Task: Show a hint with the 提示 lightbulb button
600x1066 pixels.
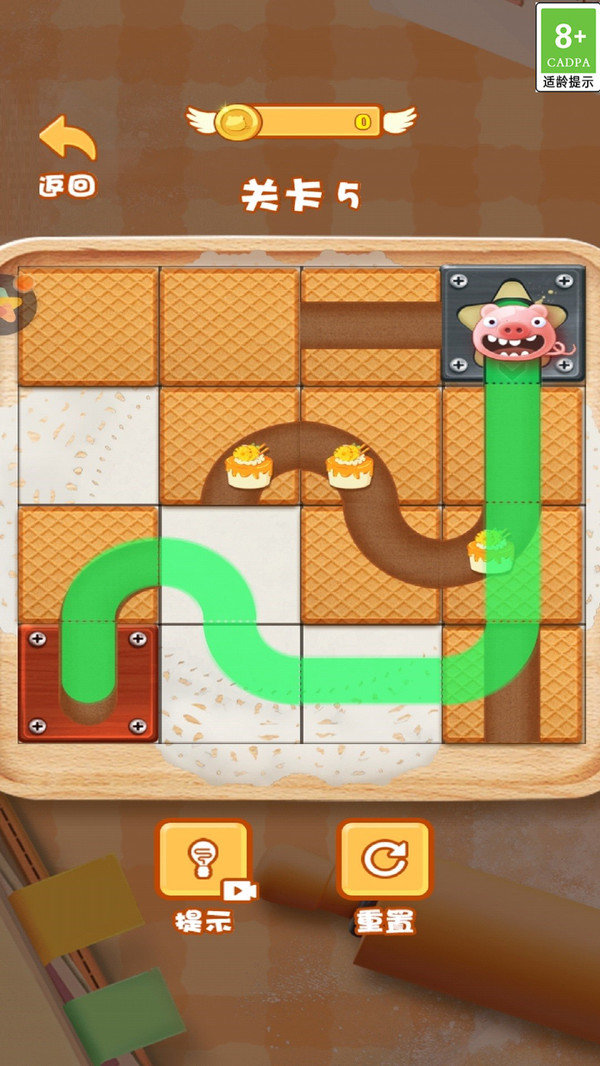Action: (x=203, y=862)
